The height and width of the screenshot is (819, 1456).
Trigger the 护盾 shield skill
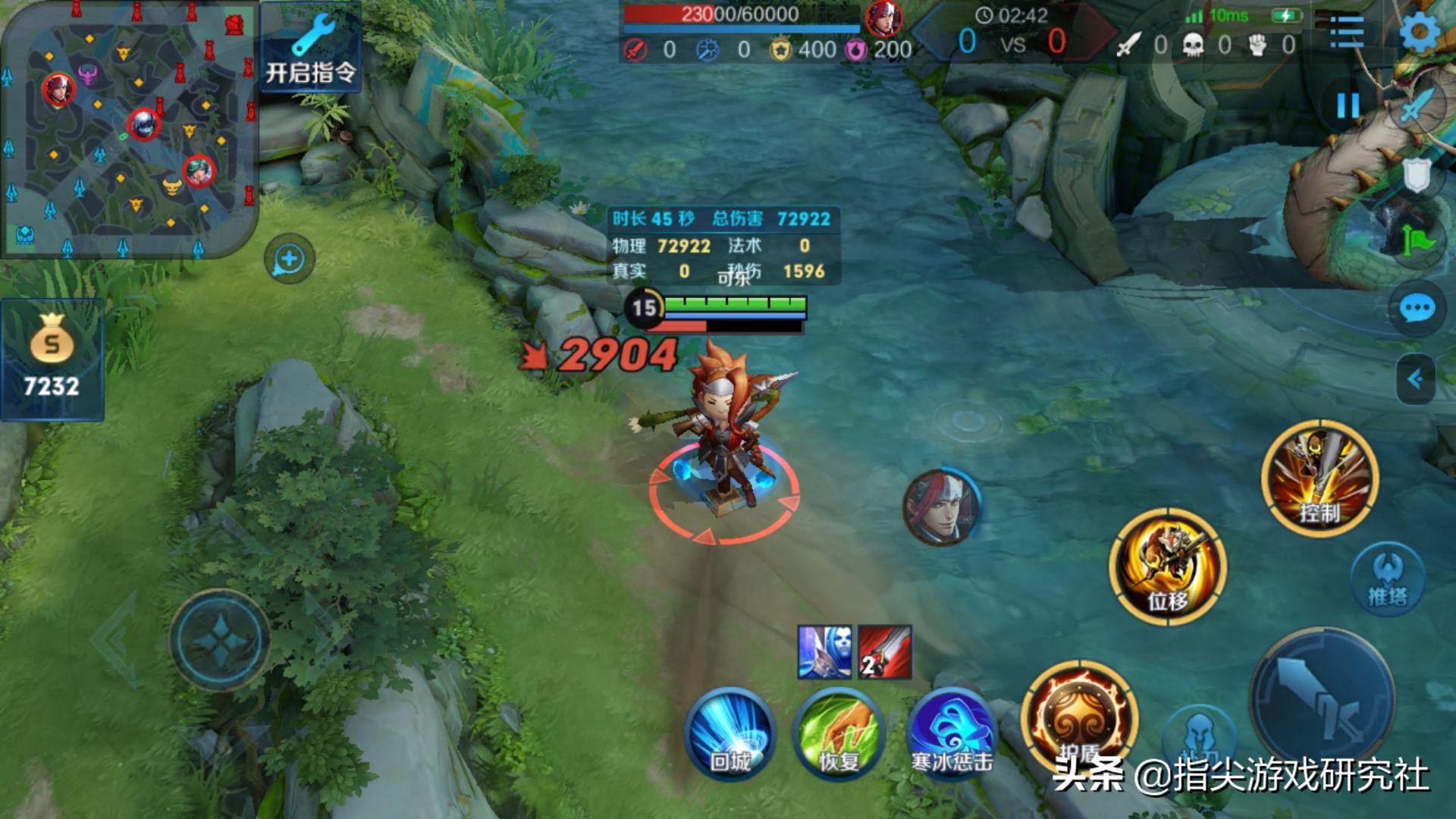[1080, 717]
